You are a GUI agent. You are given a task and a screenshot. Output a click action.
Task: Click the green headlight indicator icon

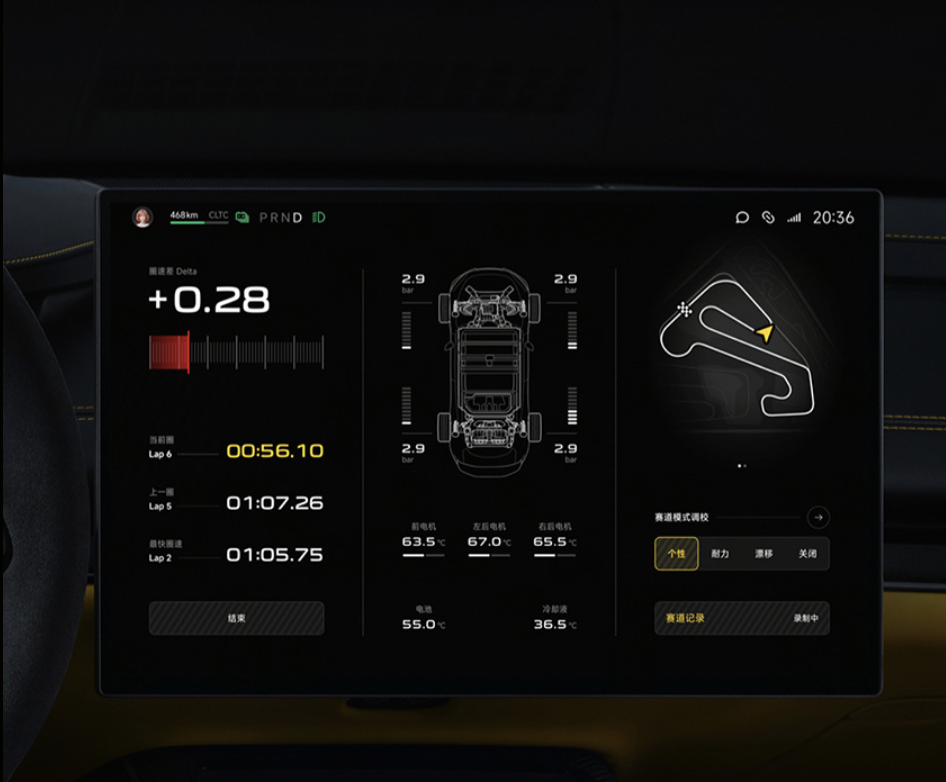(x=319, y=217)
